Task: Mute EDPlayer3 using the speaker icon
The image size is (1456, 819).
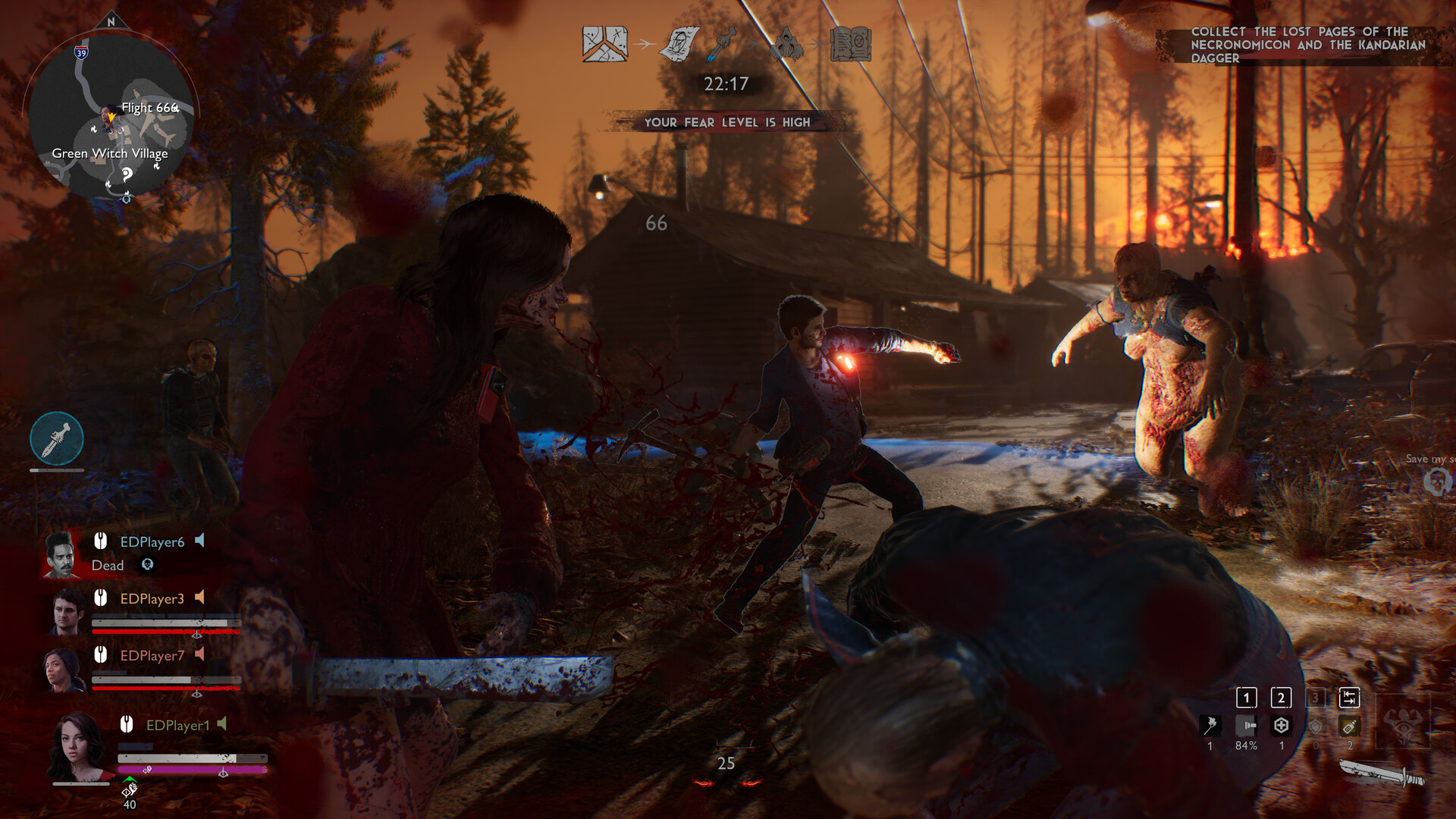Action: (200, 598)
